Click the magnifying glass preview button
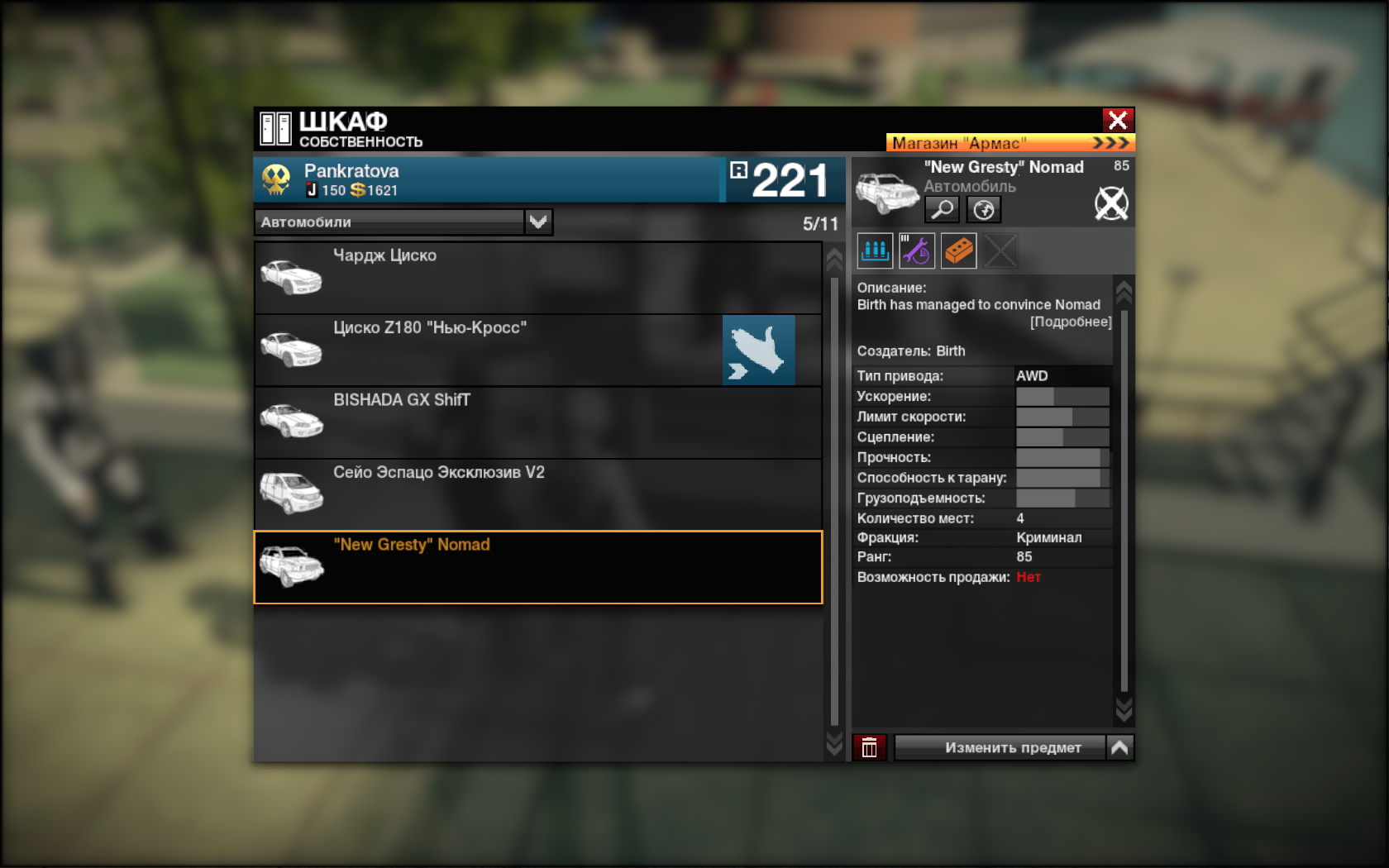 point(942,209)
